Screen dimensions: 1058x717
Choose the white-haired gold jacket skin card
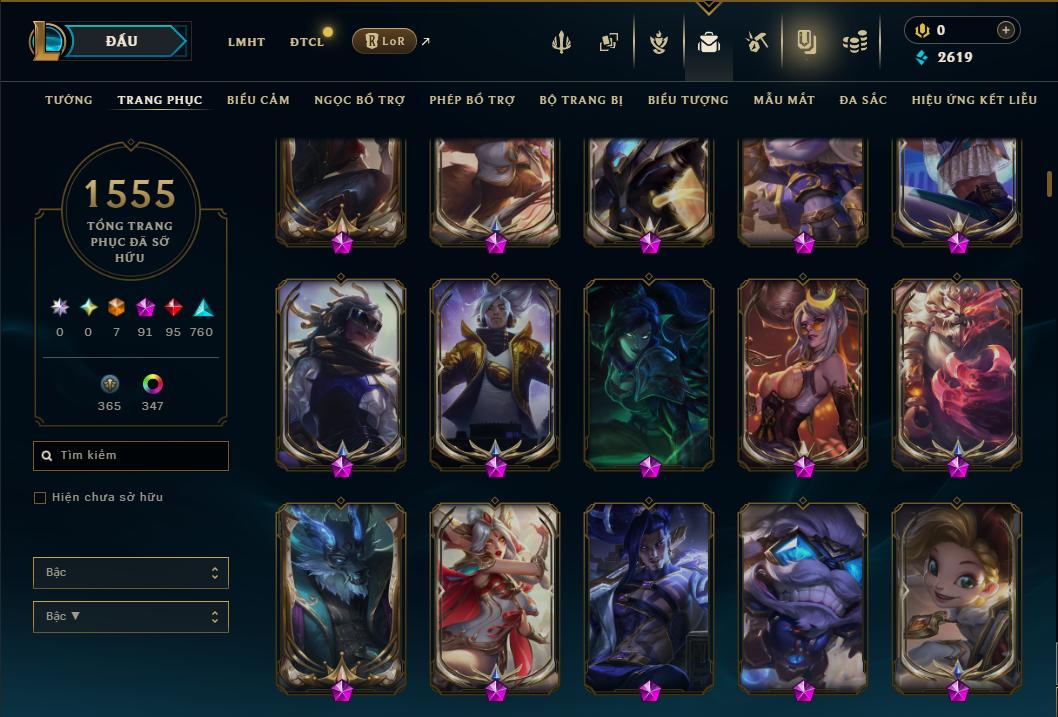point(495,370)
